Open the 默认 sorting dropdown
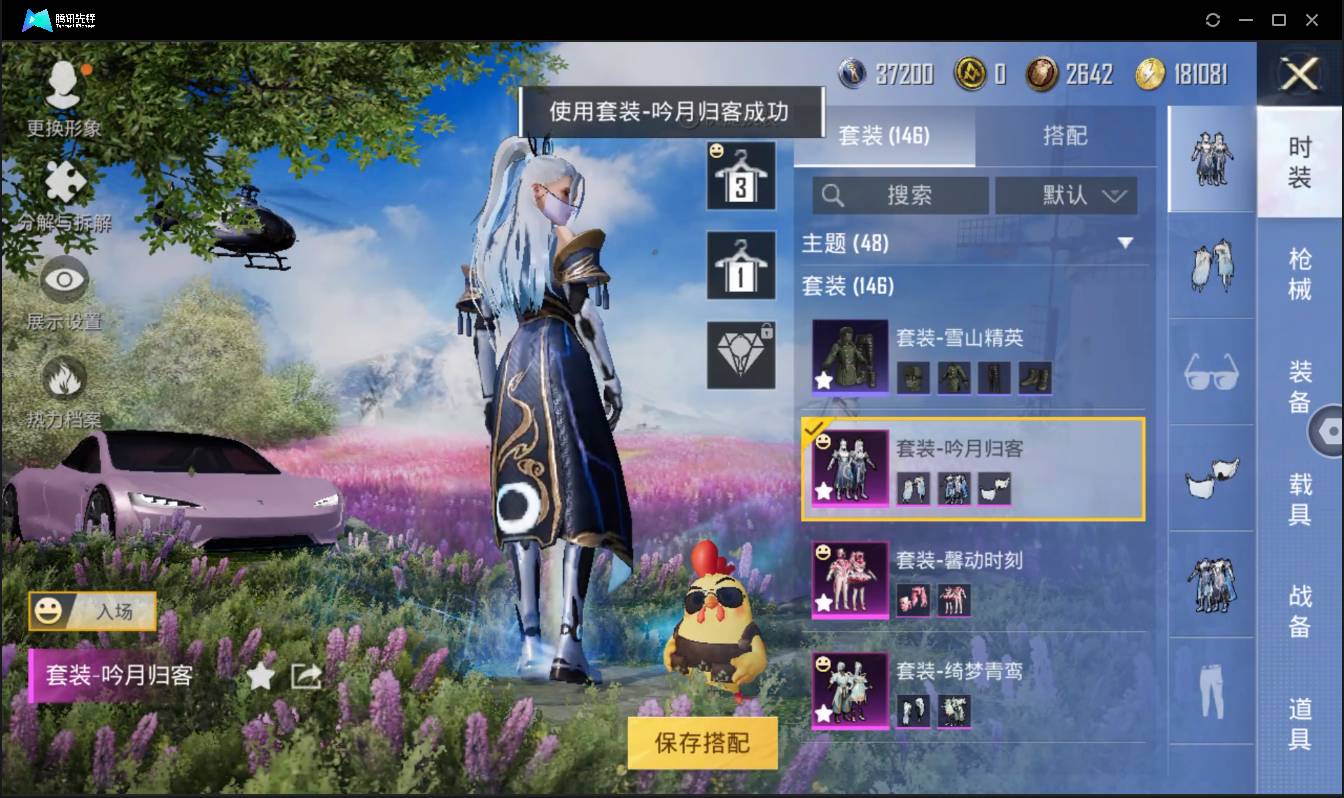Image resolution: width=1344 pixels, height=798 pixels. pos(1066,196)
